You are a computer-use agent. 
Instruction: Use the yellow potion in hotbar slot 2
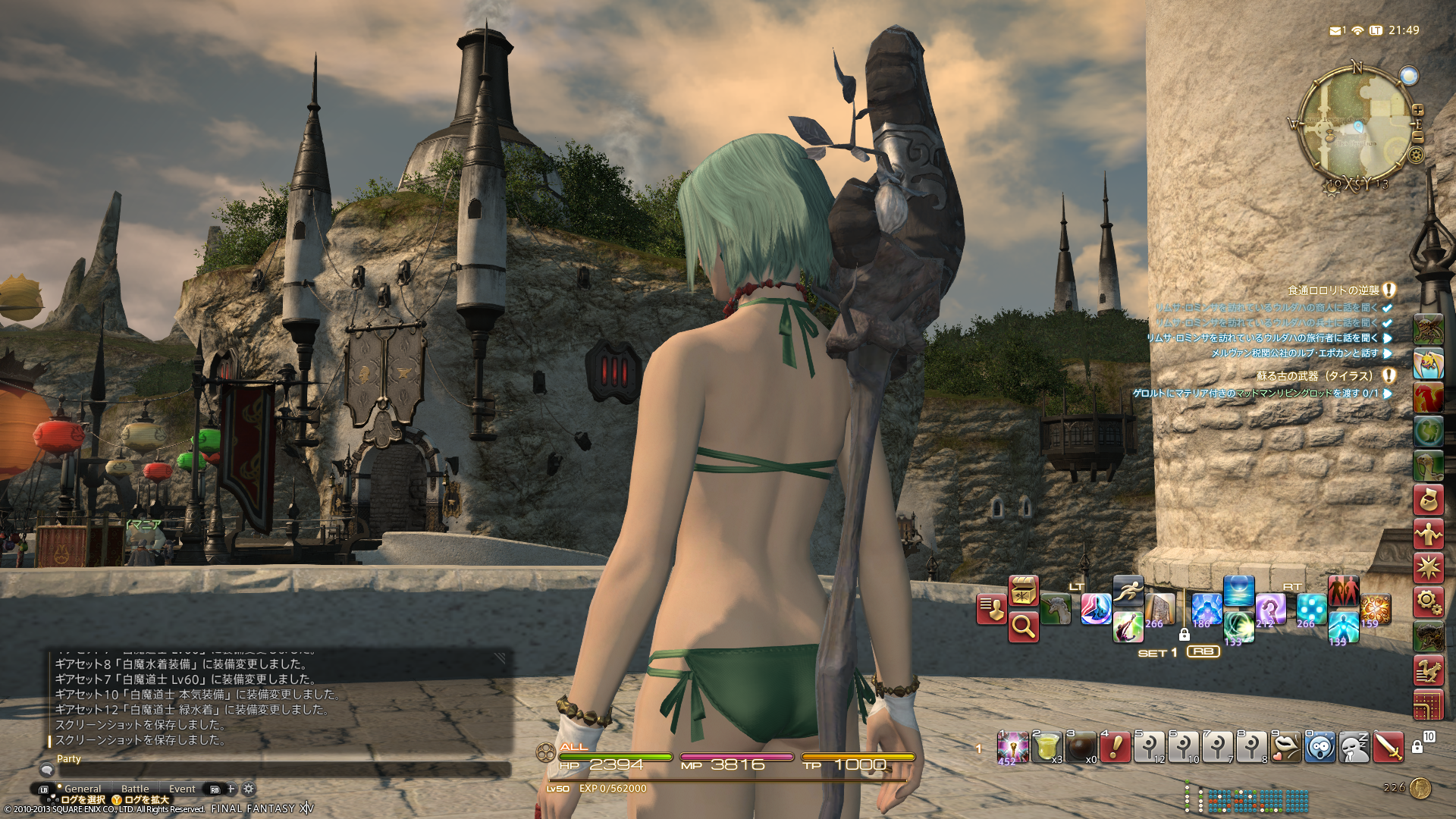tap(1048, 747)
